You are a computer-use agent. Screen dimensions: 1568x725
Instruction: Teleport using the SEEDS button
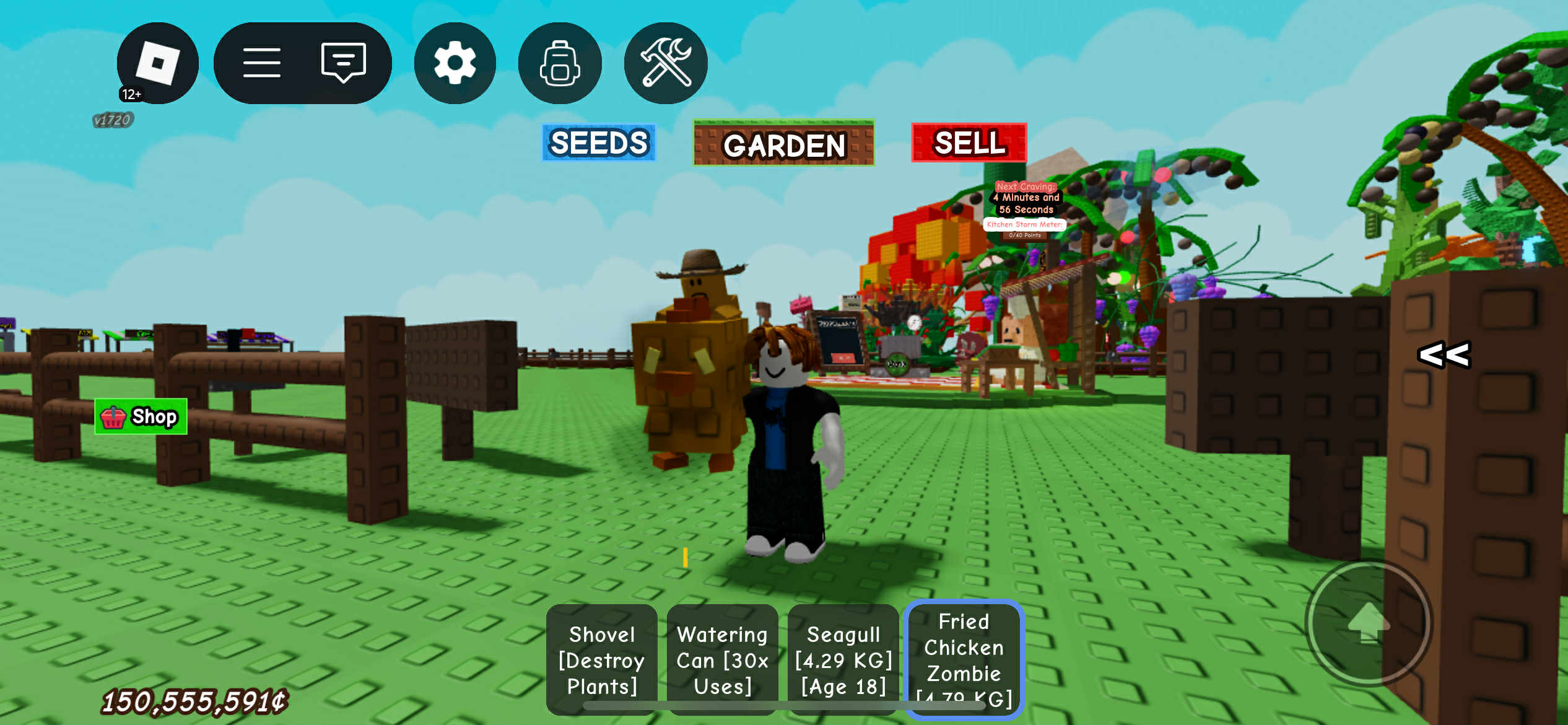598,143
